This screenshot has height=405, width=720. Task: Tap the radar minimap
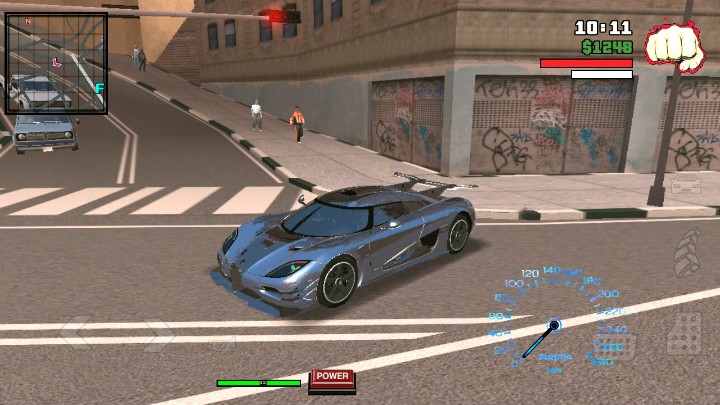(x=57, y=63)
